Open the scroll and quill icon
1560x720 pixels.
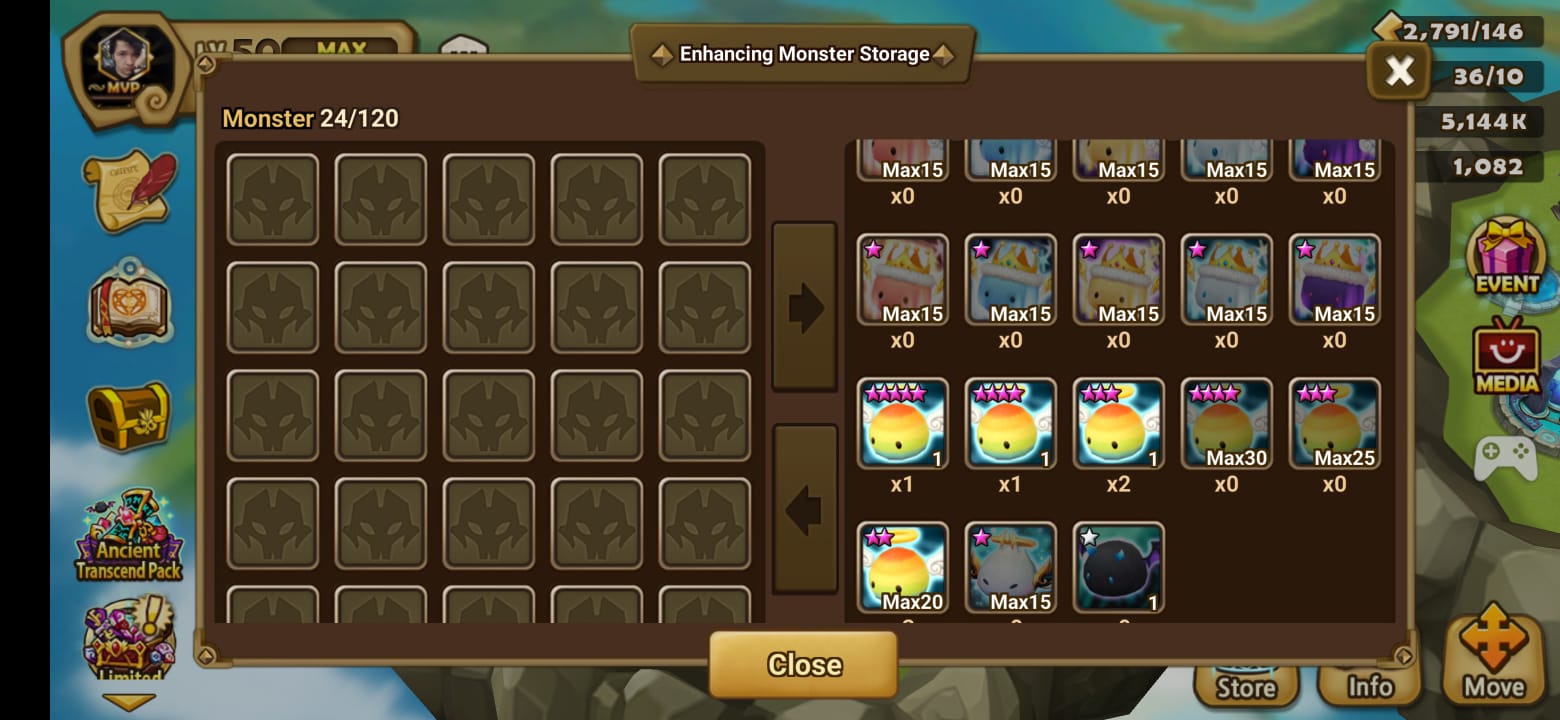click(129, 190)
